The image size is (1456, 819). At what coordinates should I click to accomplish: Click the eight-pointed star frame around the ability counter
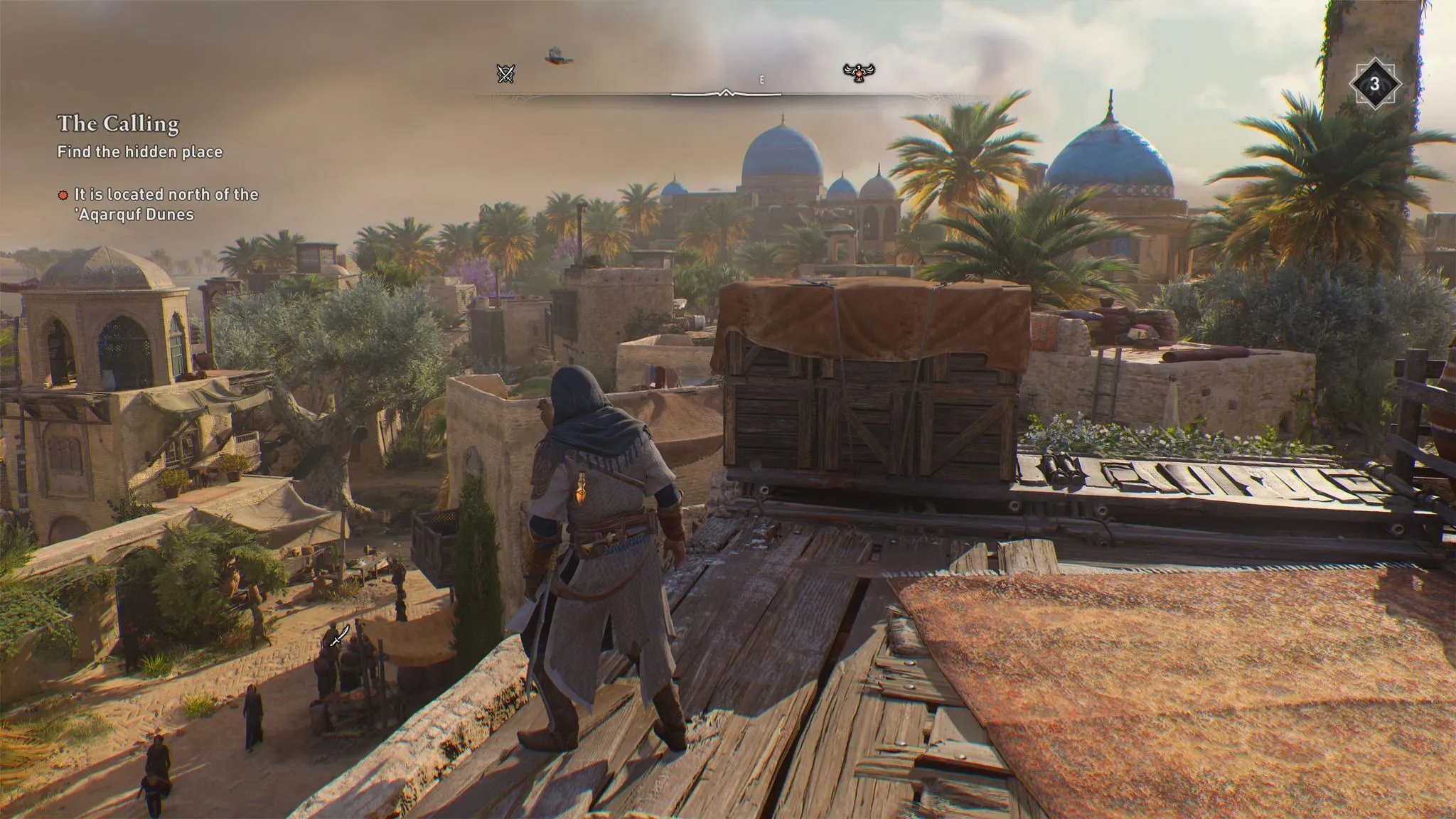pyautogui.click(x=1374, y=82)
